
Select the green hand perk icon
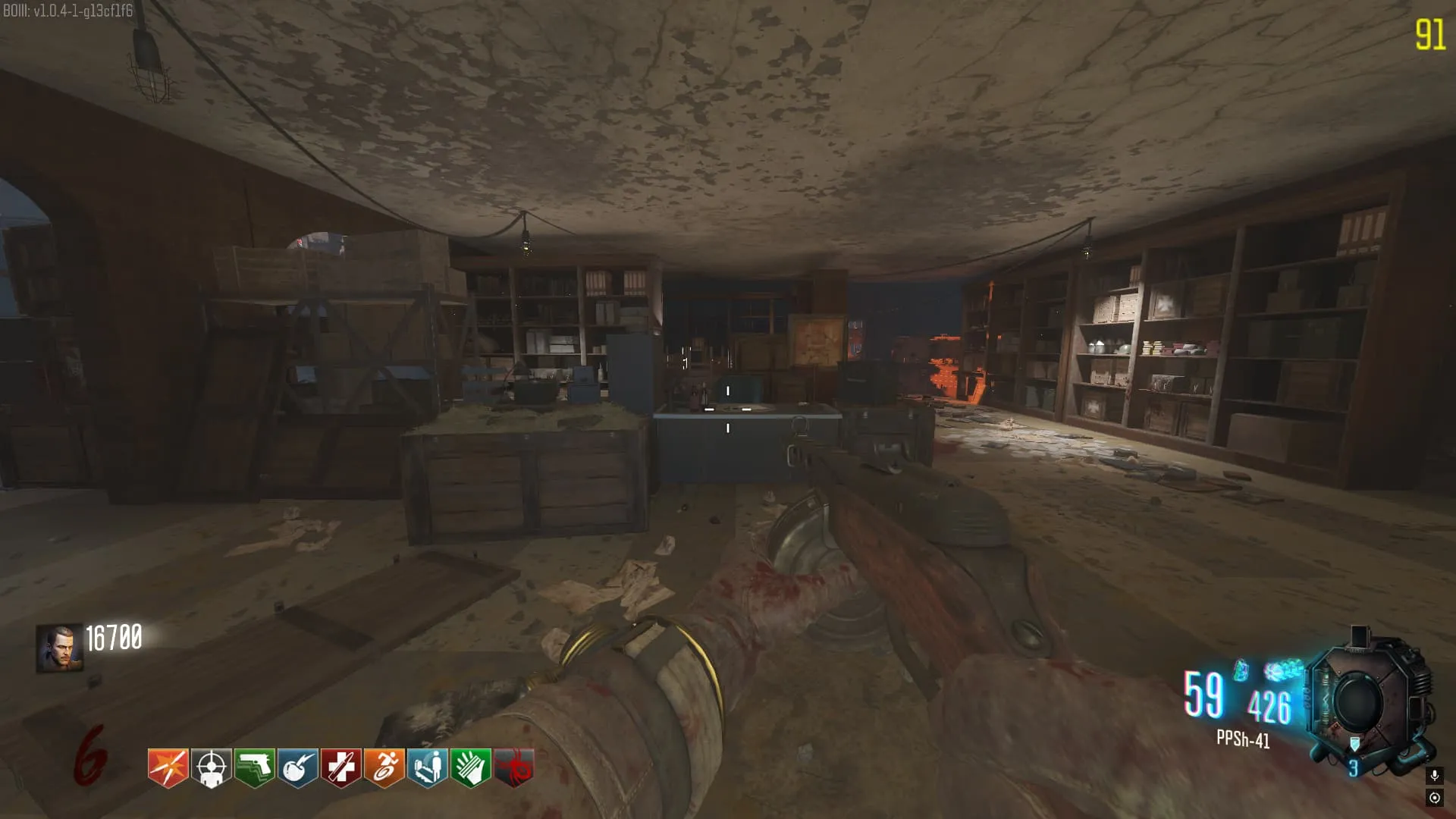pyautogui.click(x=470, y=767)
